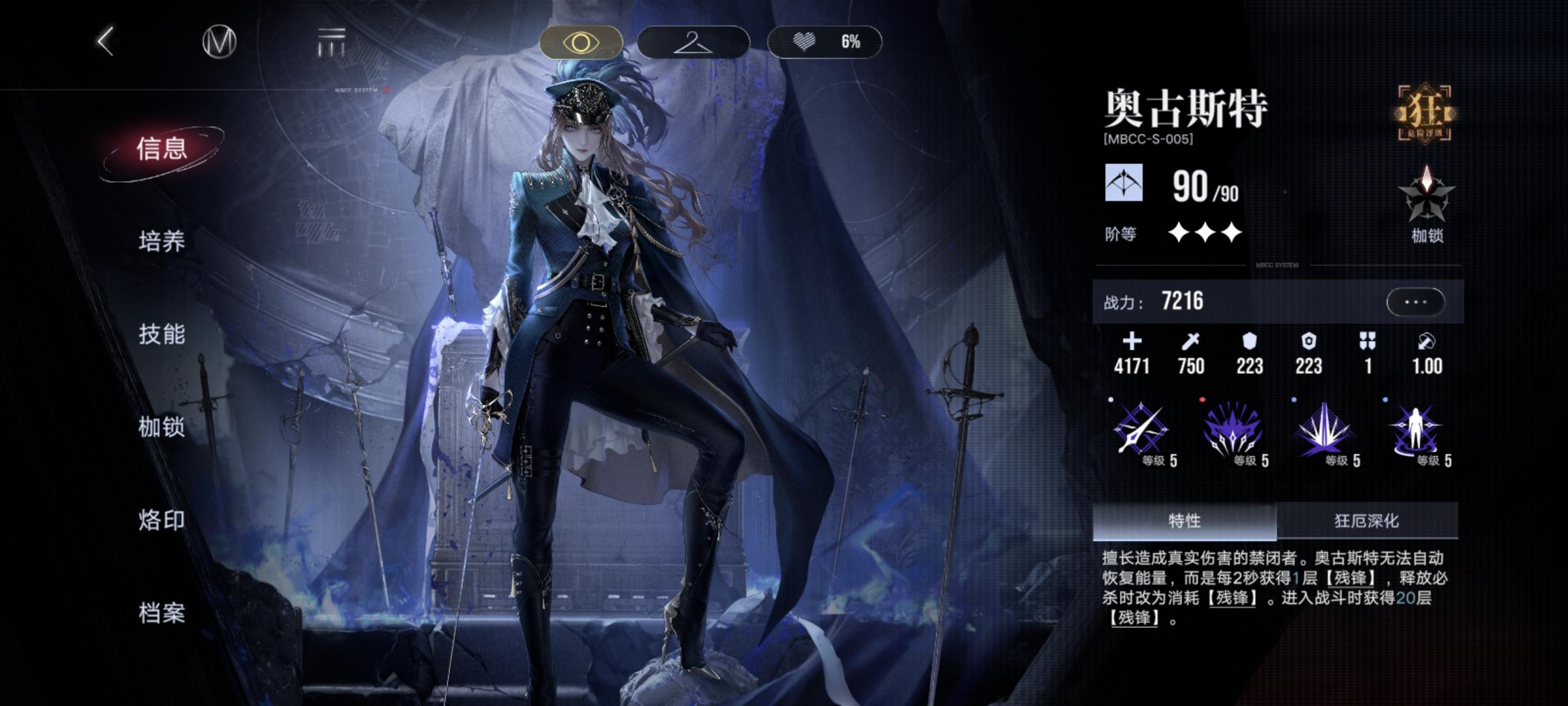Toggle the eye view mode button

pyautogui.click(x=581, y=42)
